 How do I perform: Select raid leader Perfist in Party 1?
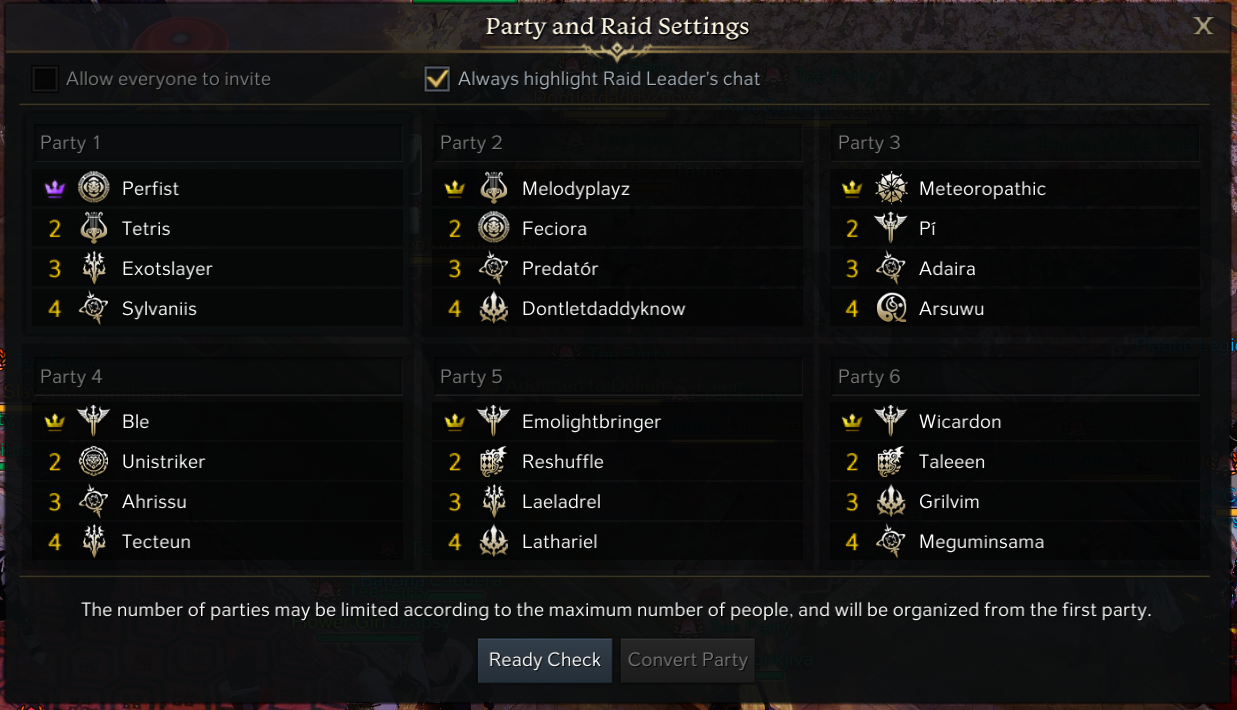(150, 188)
